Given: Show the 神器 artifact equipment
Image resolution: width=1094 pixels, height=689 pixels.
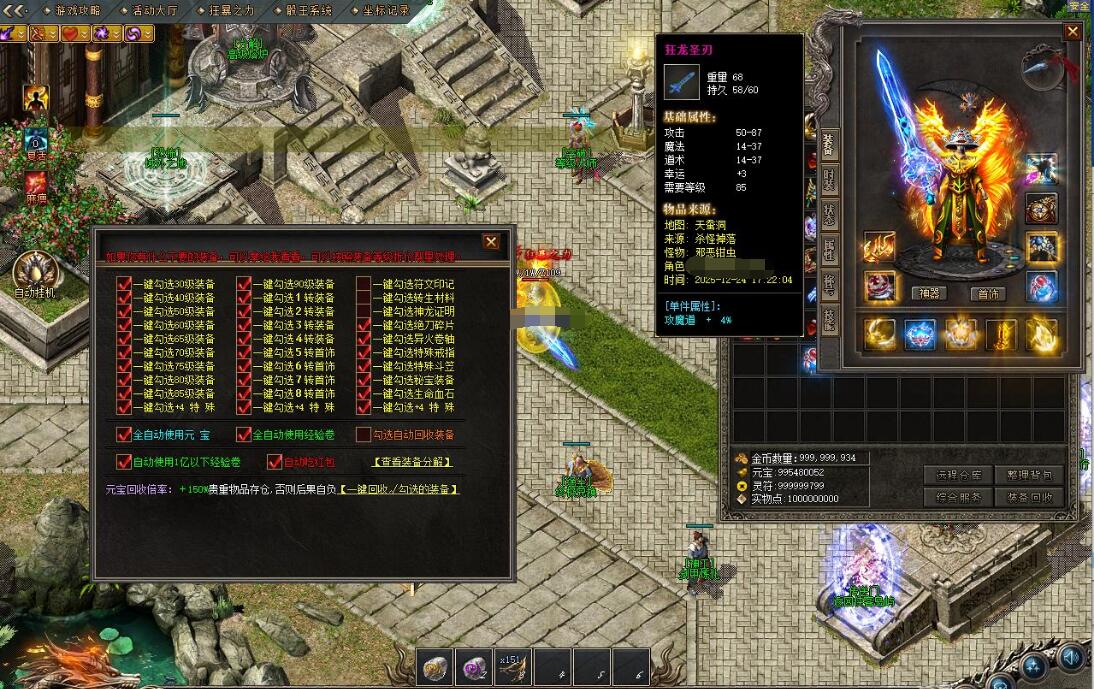Looking at the screenshot, I should (929, 294).
